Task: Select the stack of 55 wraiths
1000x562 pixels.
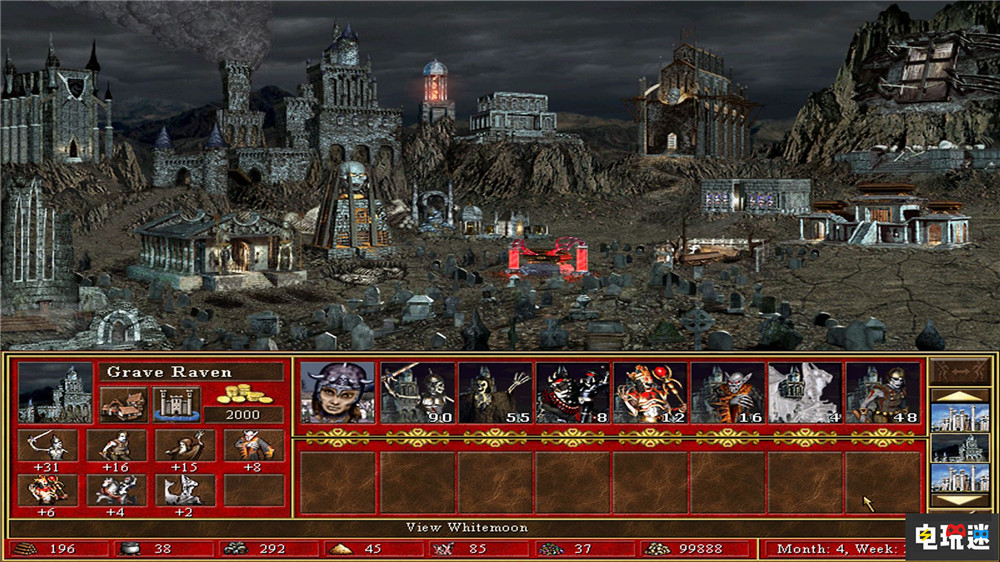Action: 494,392
